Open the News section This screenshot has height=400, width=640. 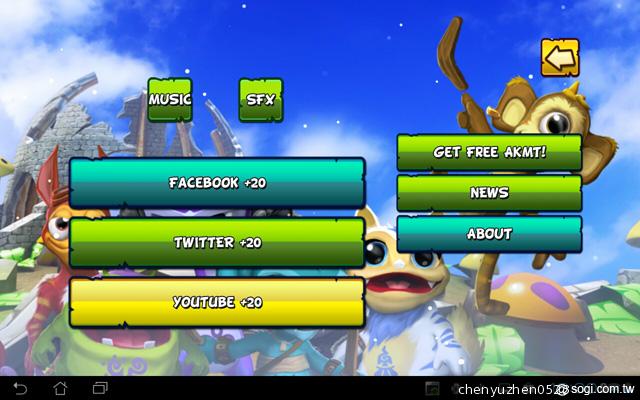pos(489,193)
